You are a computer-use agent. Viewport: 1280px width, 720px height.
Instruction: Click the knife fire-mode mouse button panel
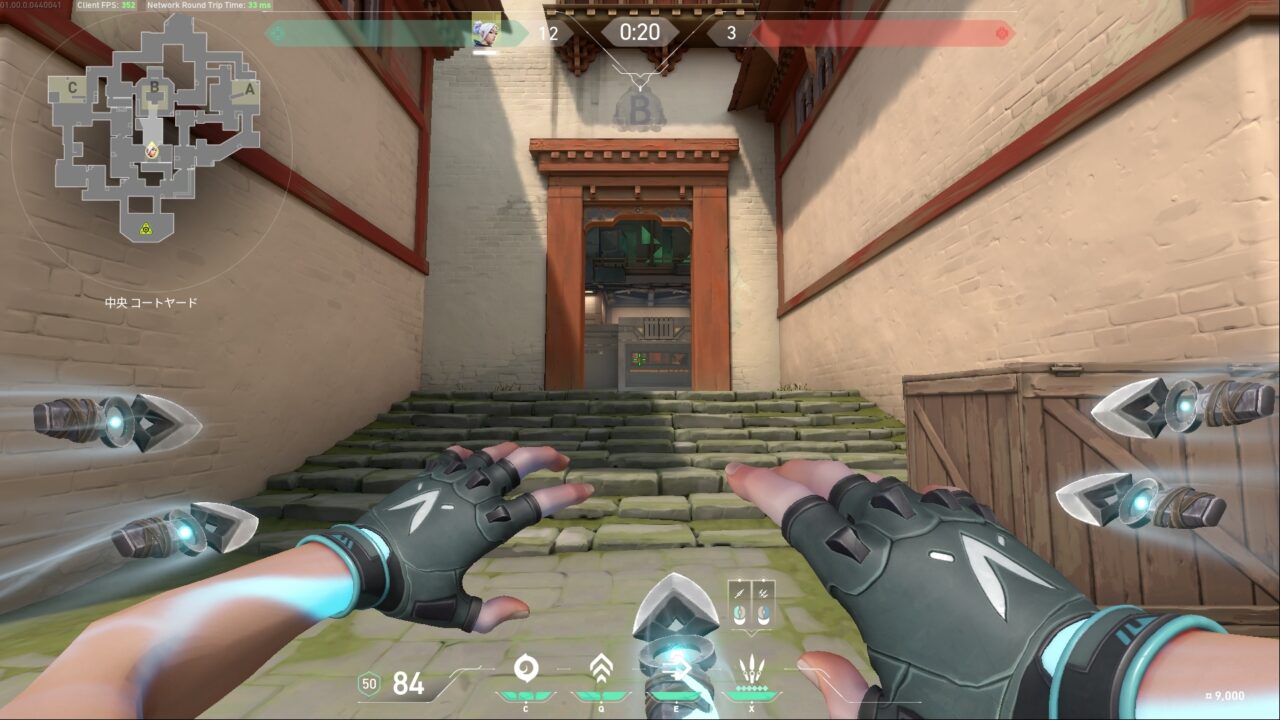[x=751, y=604]
